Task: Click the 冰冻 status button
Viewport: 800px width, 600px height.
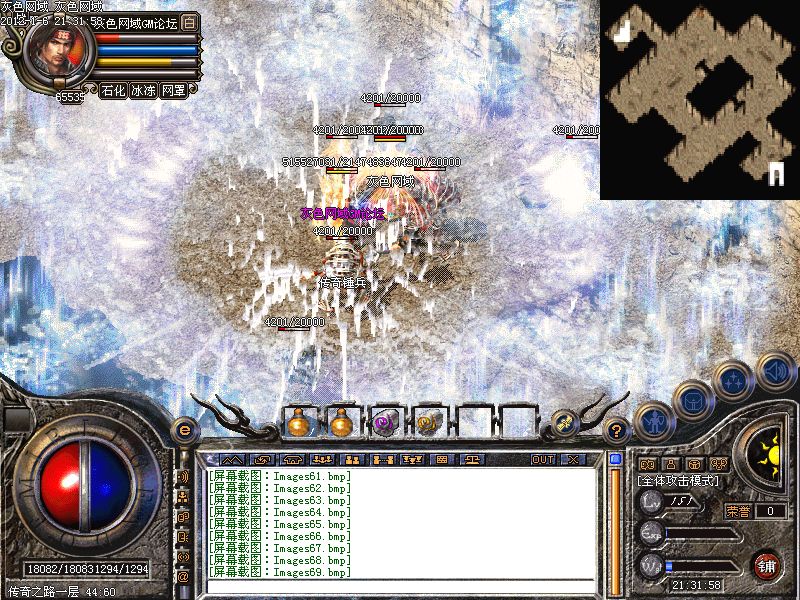Action: [143, 90]
